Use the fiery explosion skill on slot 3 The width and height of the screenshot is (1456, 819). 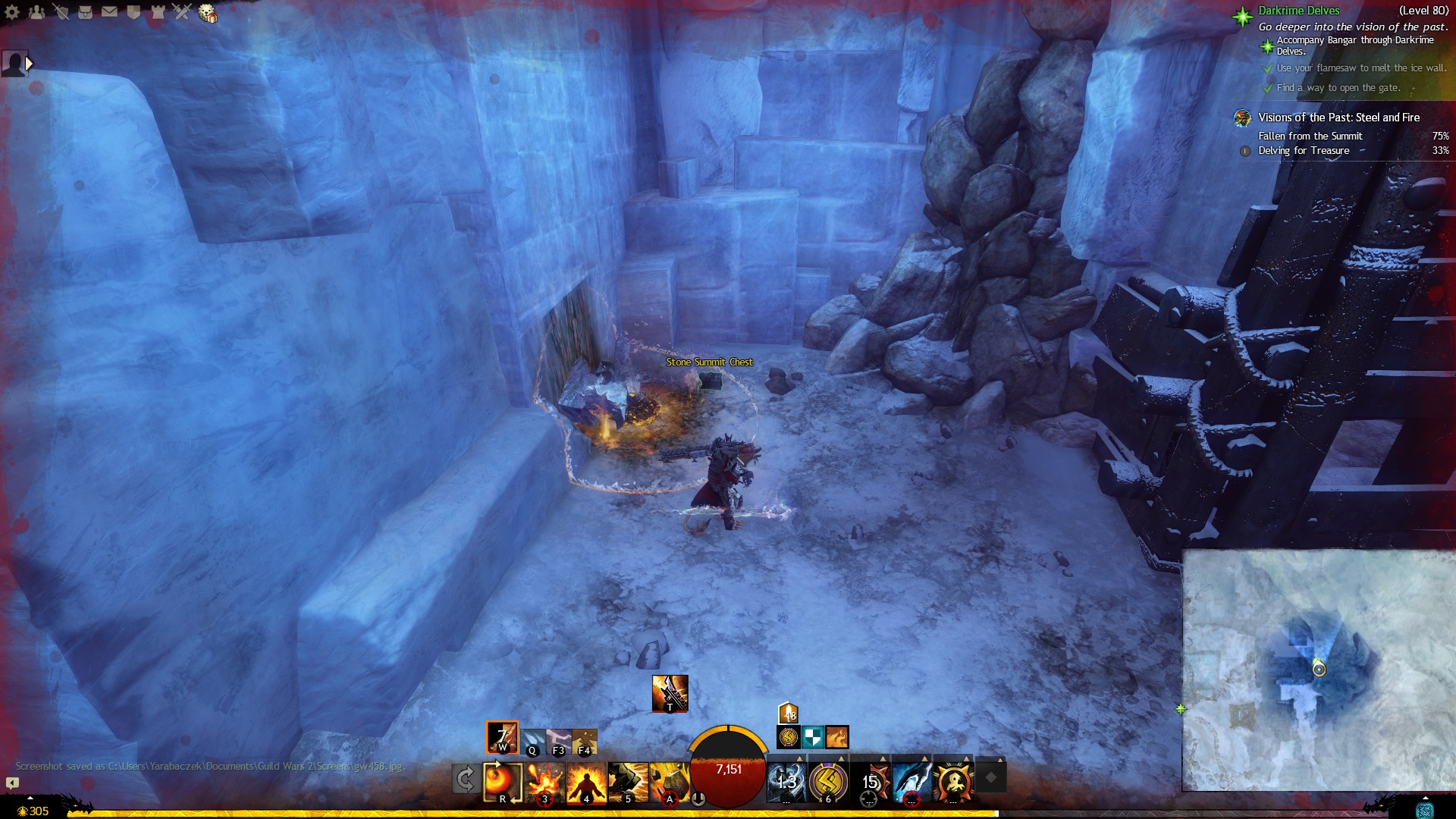pyautogui.click(x=544, y=782)
